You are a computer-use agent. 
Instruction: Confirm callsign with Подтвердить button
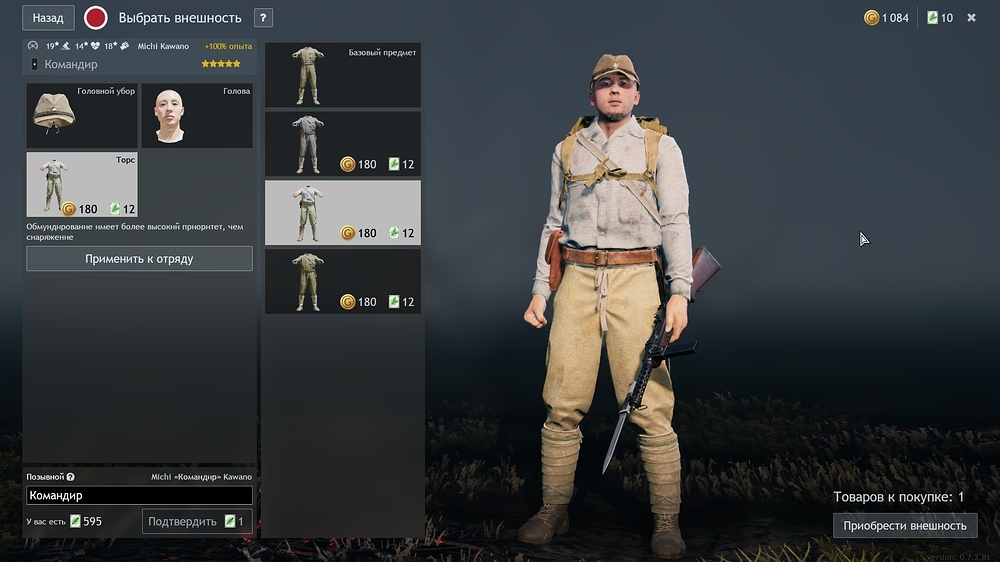[197, 521]
